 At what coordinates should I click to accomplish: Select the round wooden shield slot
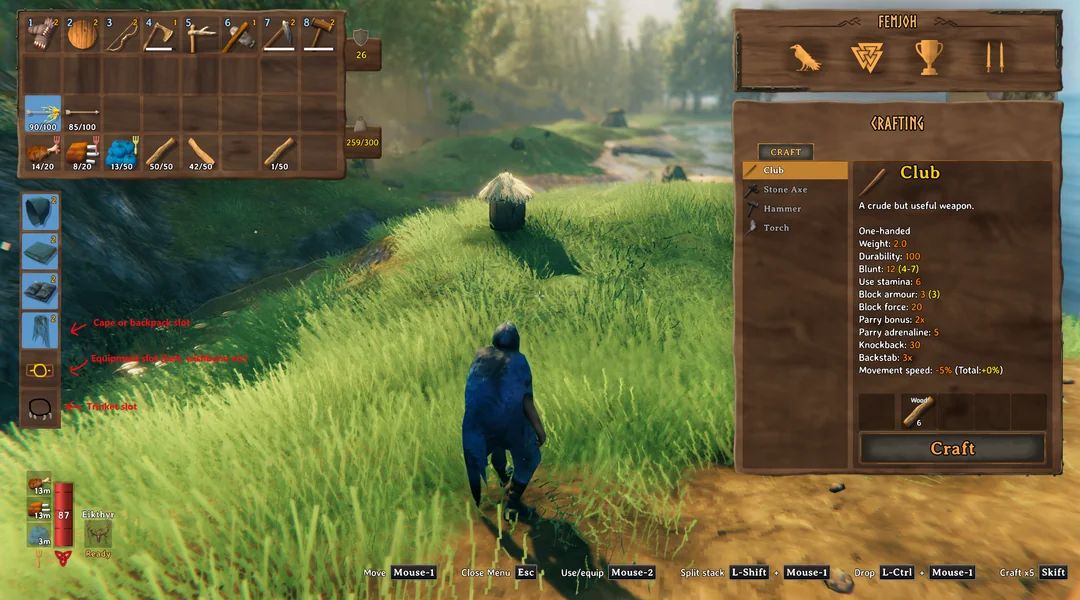[x=81, y=36]
